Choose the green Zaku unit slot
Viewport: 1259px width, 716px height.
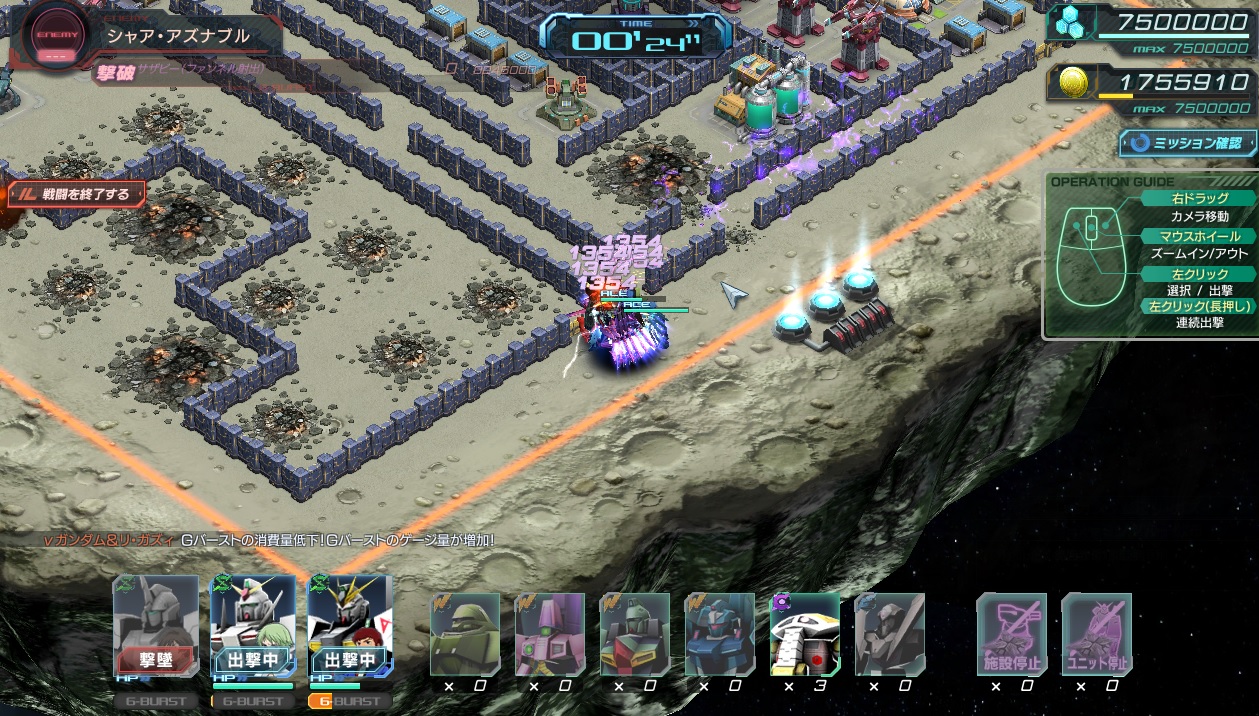(x=465, y=634)
